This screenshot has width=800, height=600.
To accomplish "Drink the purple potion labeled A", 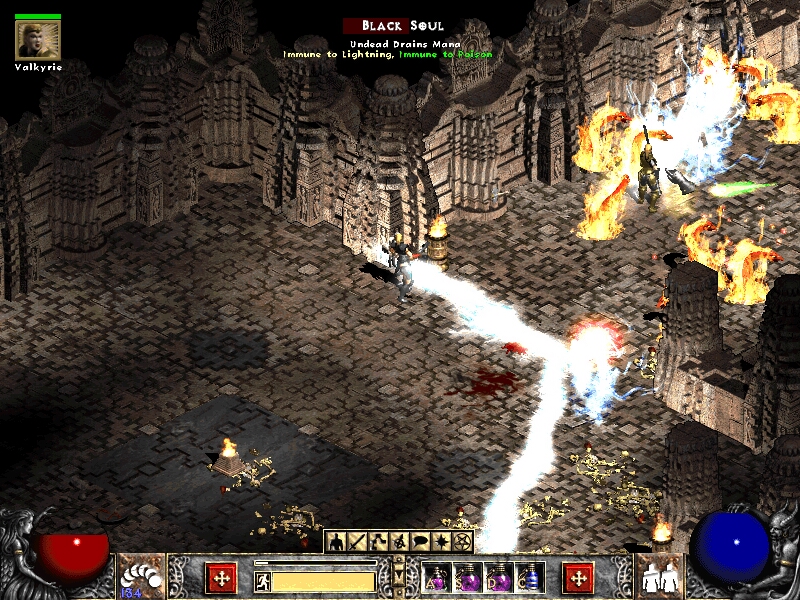I will (x=436, y=578).
